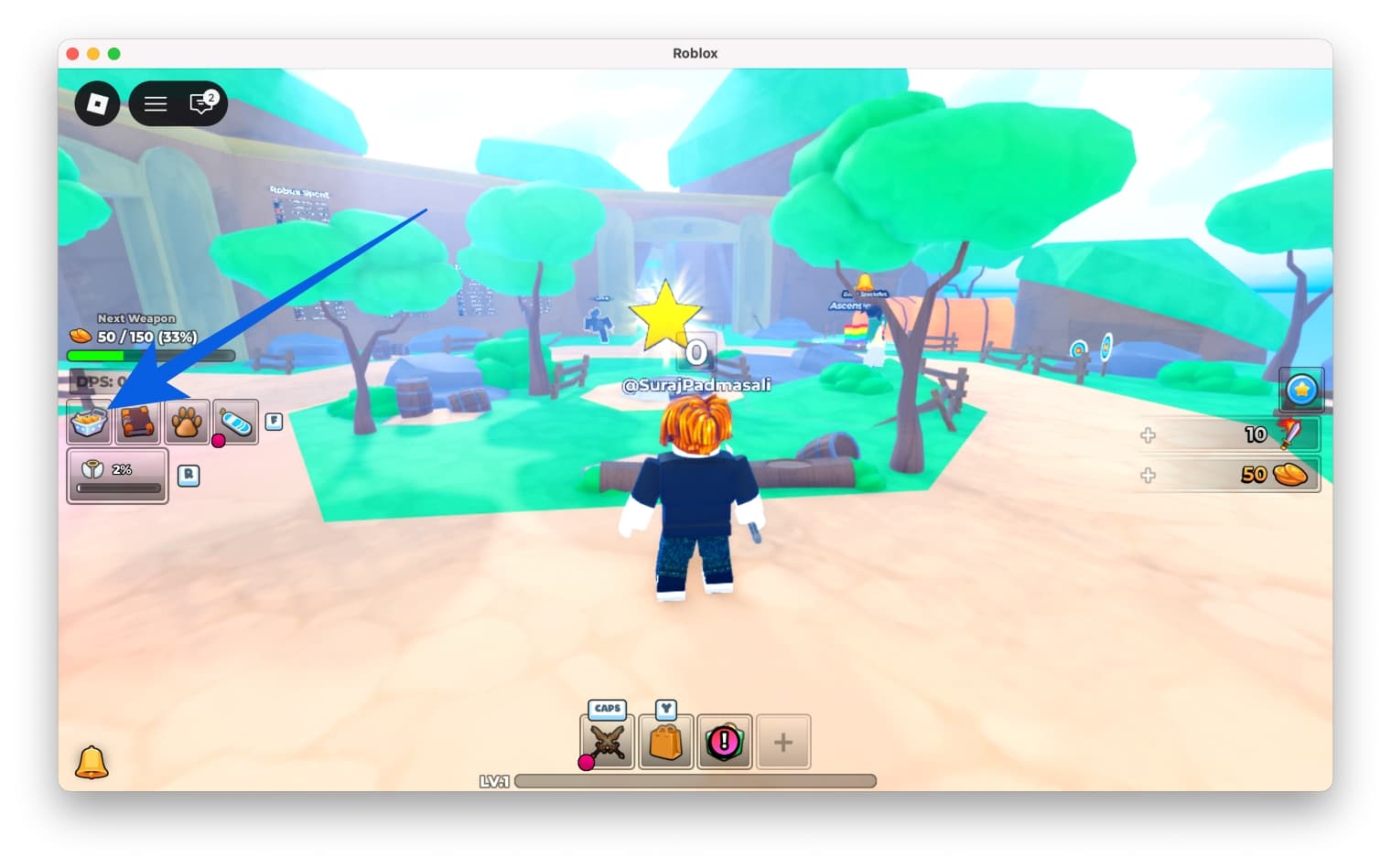This screenshot has width=1391, height=868.
Task: Click the pink exclamation badge icon
Action: click(724, 742)
